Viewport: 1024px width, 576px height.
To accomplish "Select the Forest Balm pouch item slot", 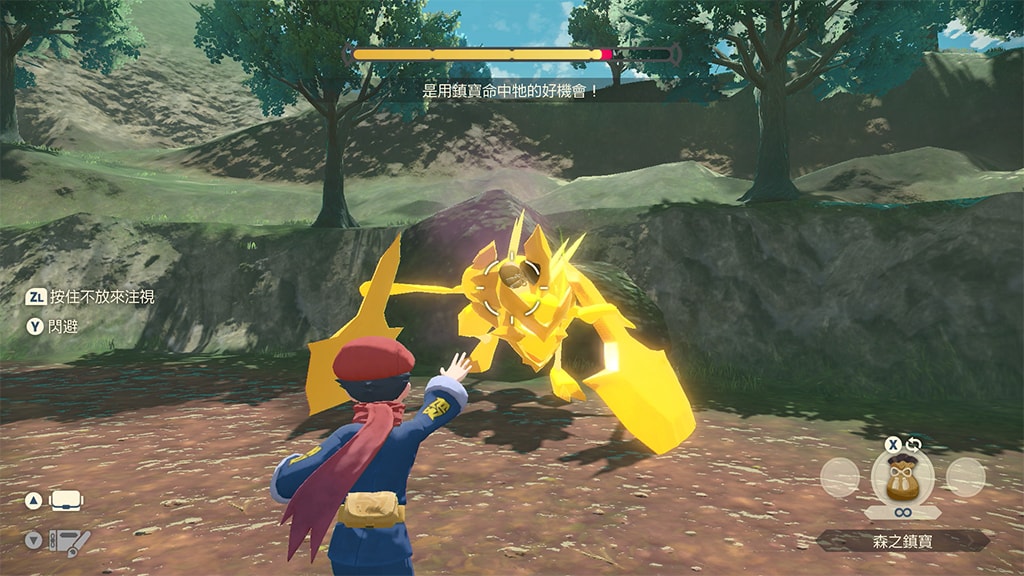I will pos(902,477).
